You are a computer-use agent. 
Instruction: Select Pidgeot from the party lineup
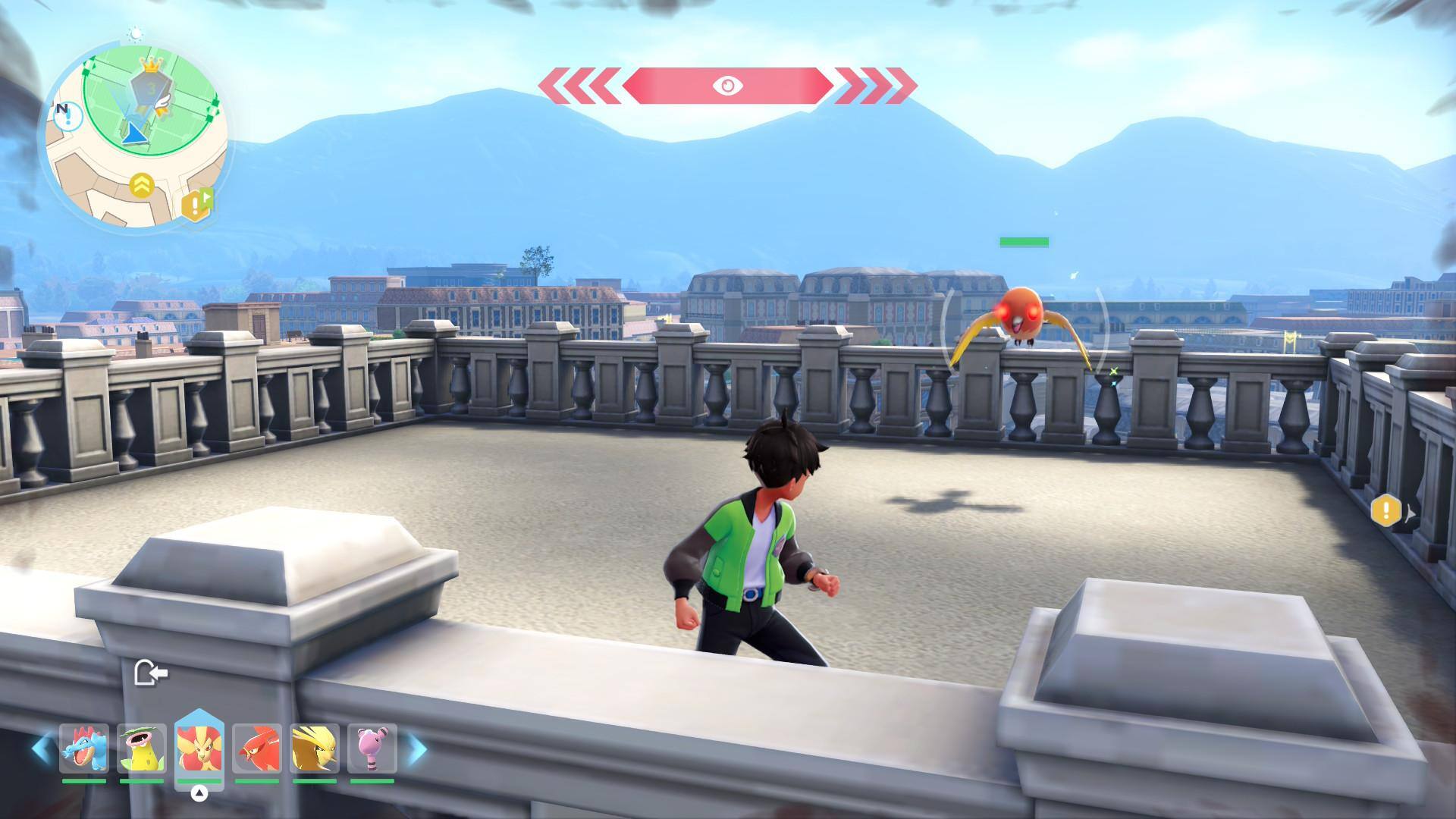coord(314,748)
